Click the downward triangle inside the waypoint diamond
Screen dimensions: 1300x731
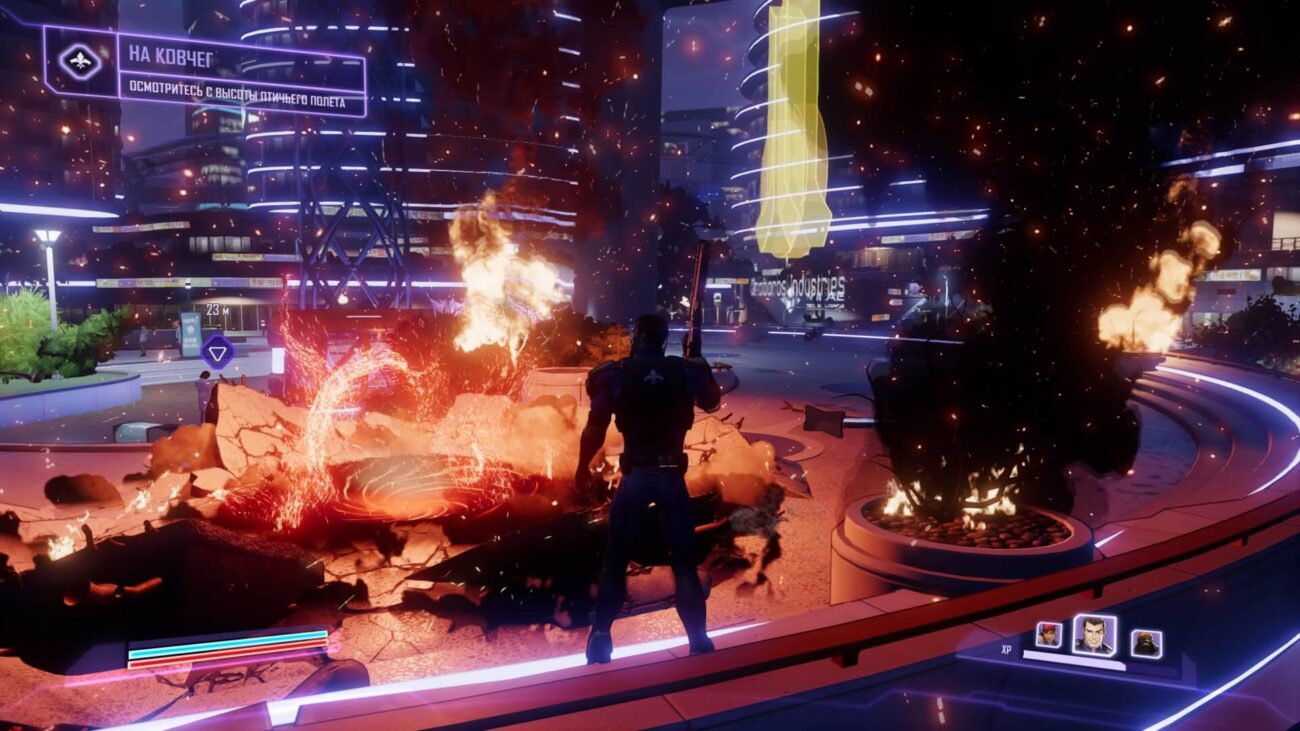217,353
